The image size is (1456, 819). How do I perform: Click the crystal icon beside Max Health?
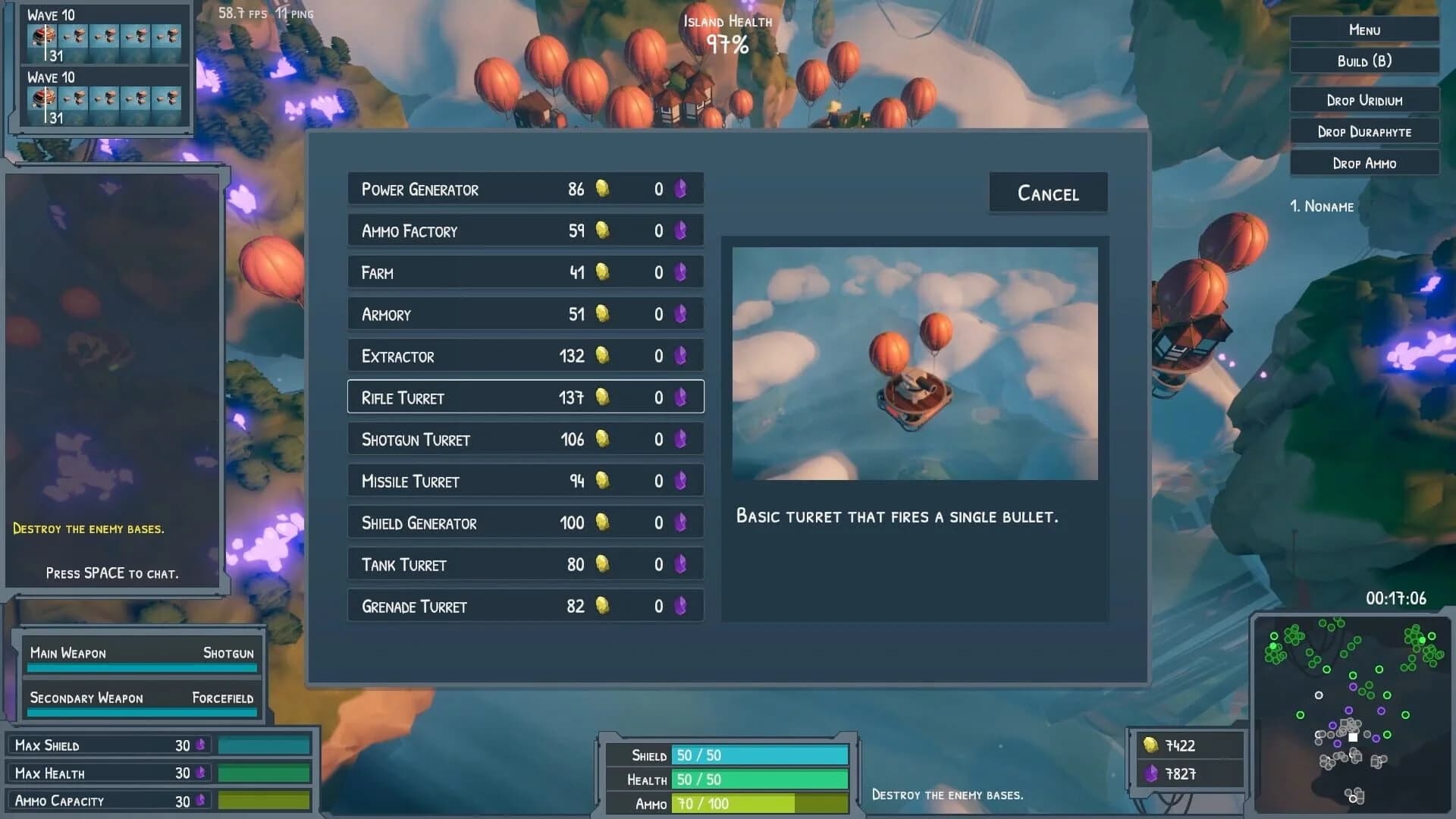pos(199,773)
